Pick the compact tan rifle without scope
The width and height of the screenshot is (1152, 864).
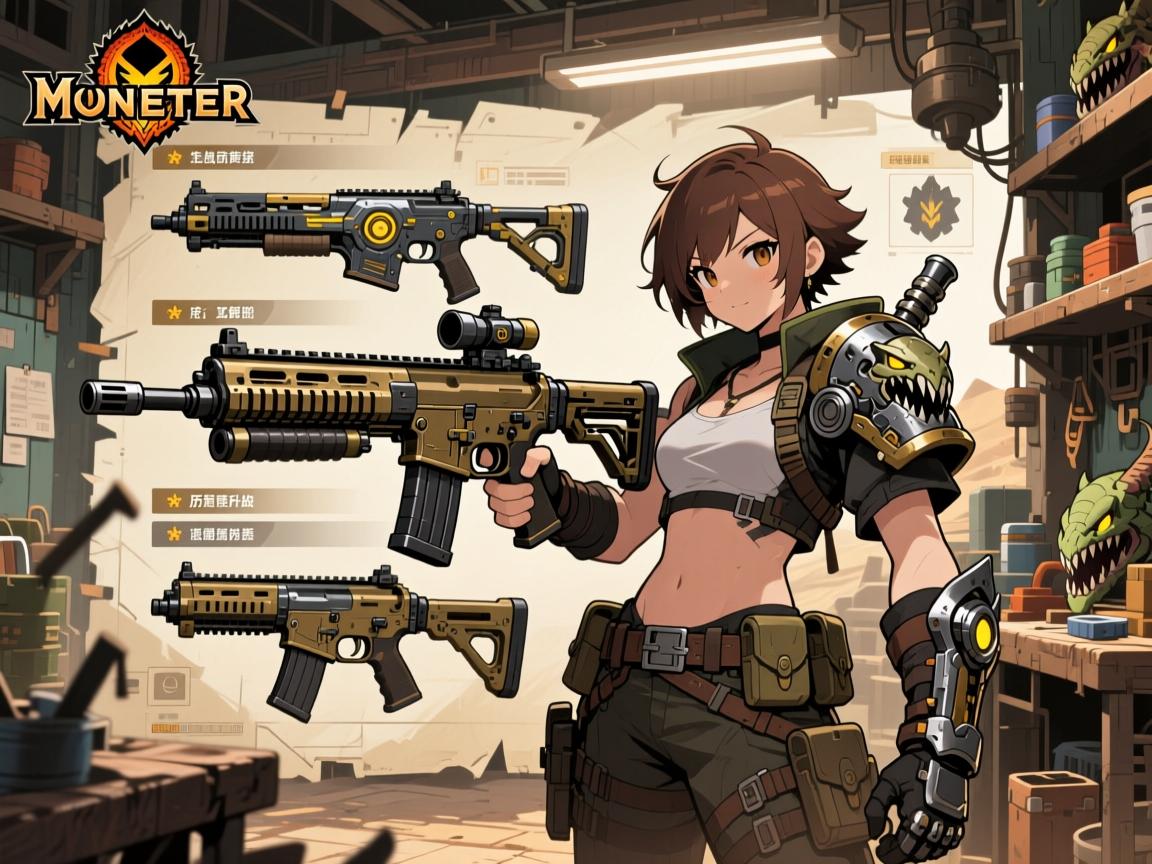pos(340,625)
